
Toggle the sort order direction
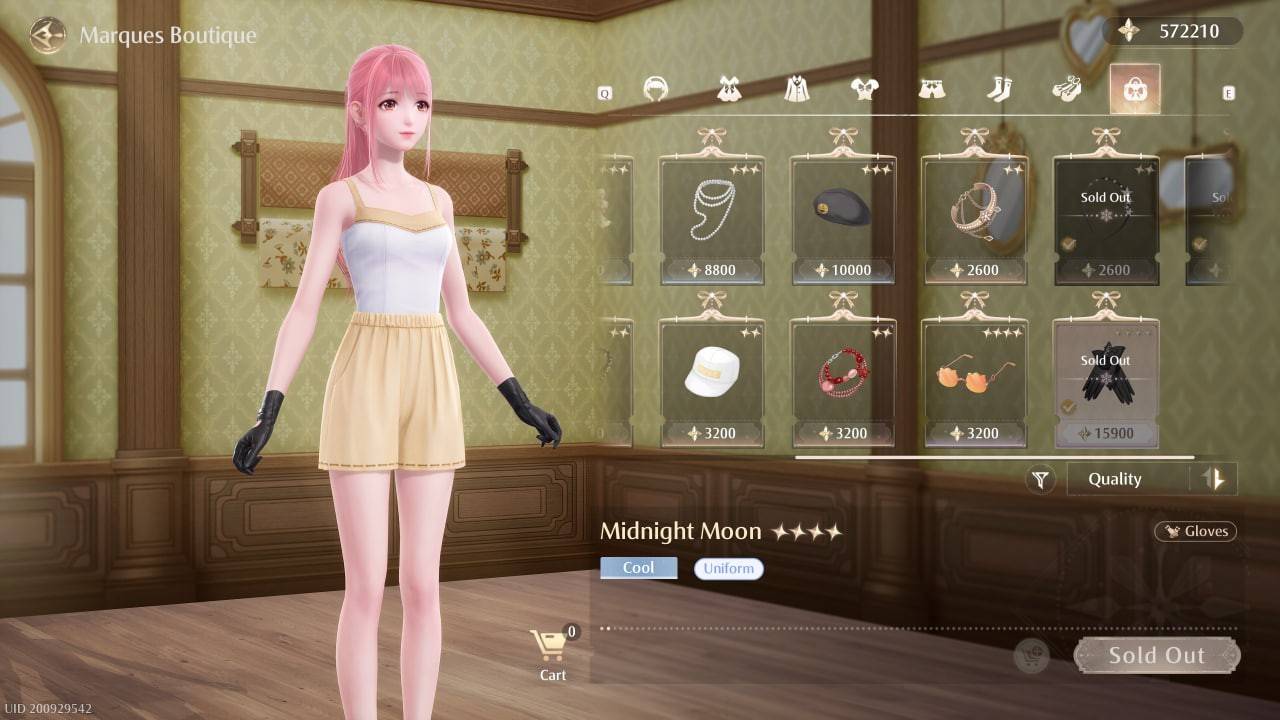point(1216,479)
